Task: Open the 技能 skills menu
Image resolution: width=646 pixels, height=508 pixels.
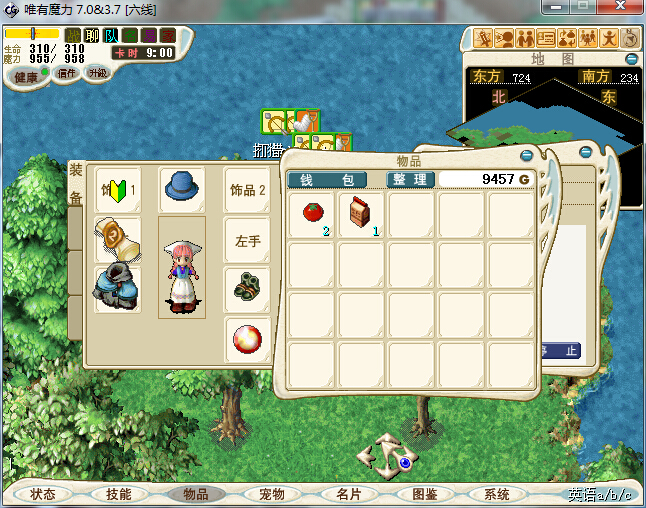Action: pos(118,494)
